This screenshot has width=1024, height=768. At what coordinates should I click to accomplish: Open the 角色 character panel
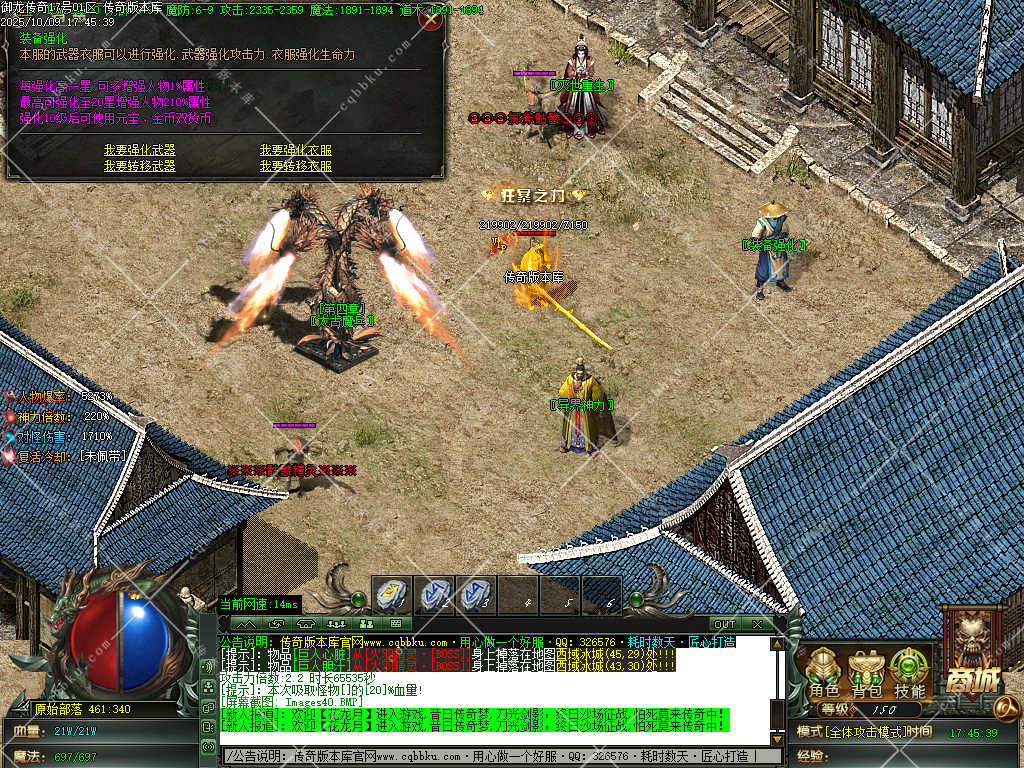click(825, 673)
